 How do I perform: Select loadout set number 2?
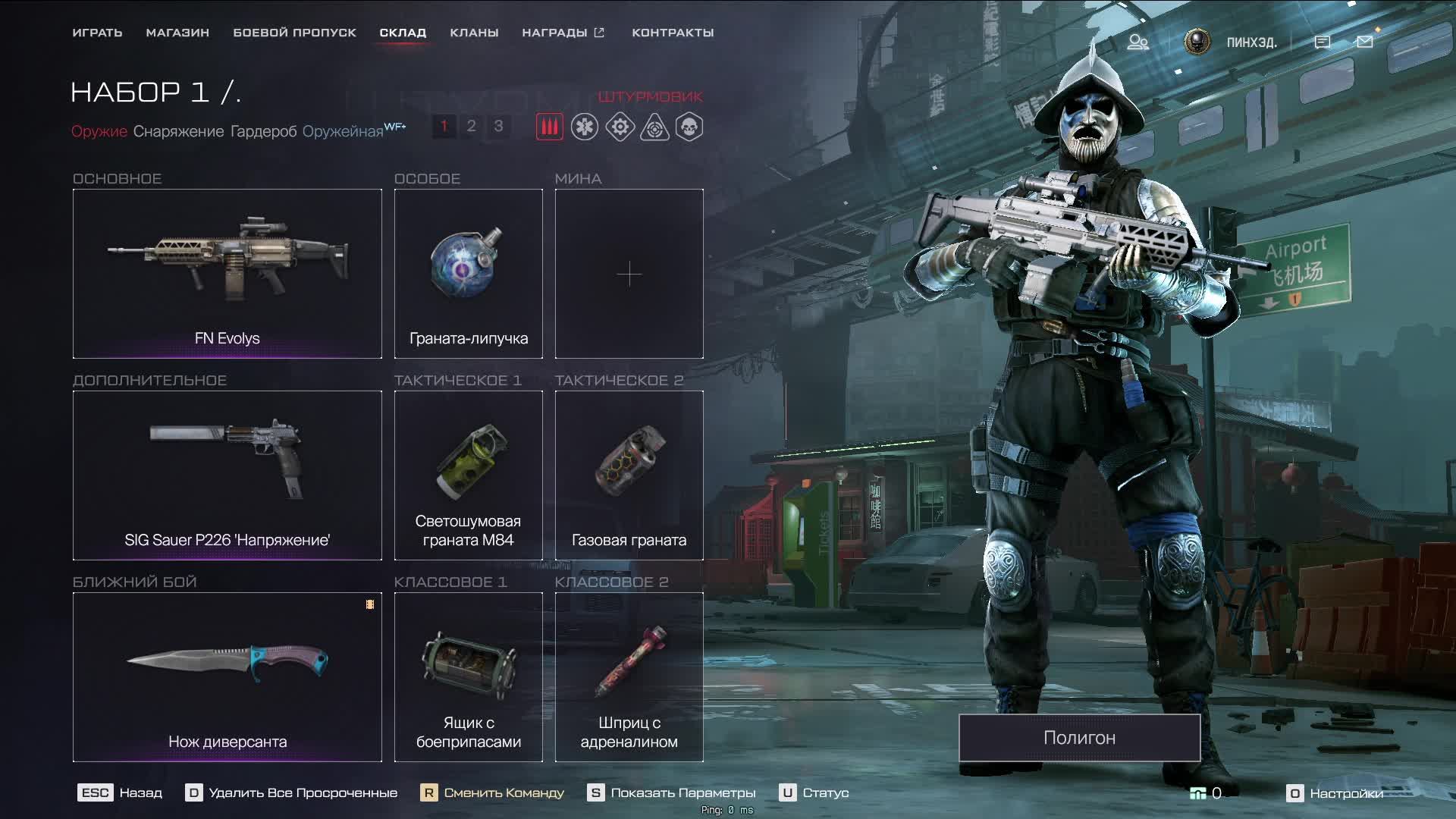[471, 126]
